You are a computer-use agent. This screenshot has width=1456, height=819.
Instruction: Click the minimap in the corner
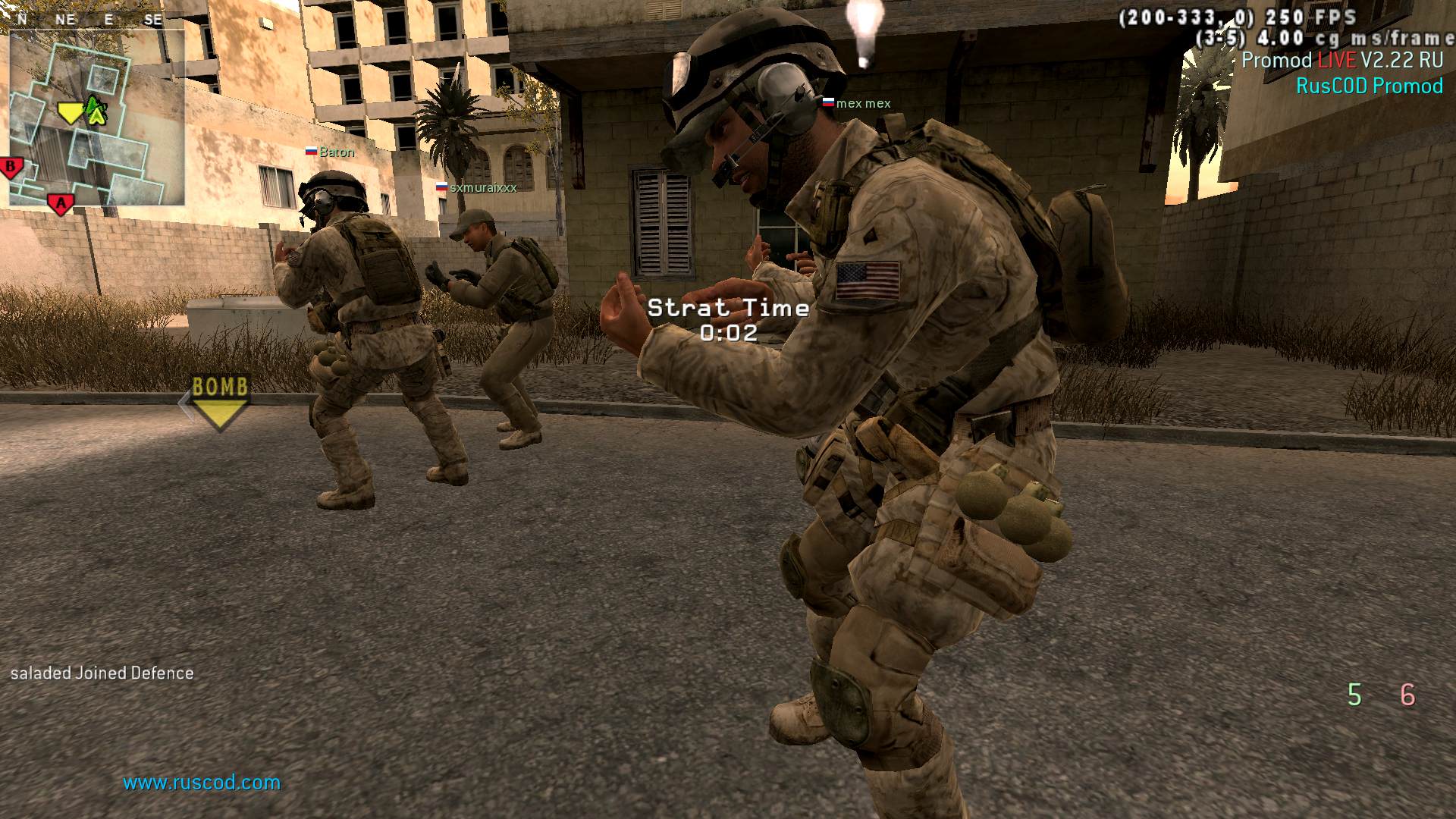click(x=97, y=118)
